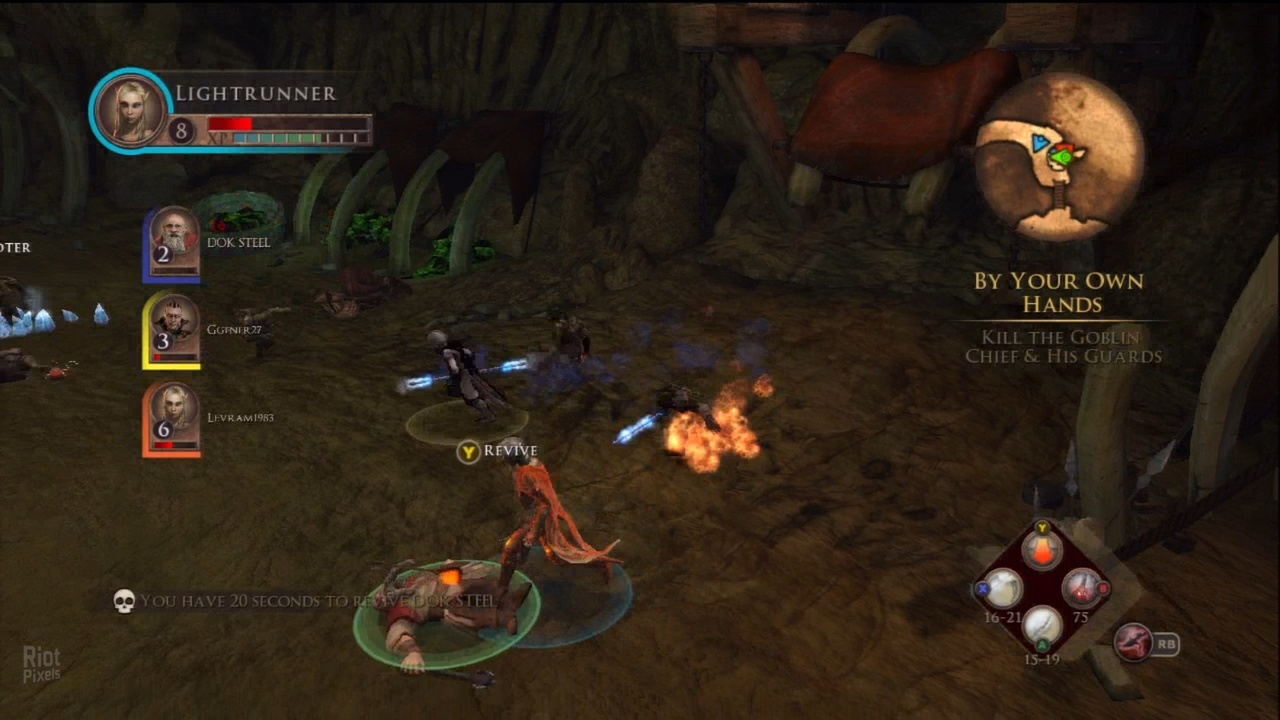Screen dimensions: 1280x720
Task: Use the red potion ability at the top
Action: pyautogui.click(x=1042, y=550)
